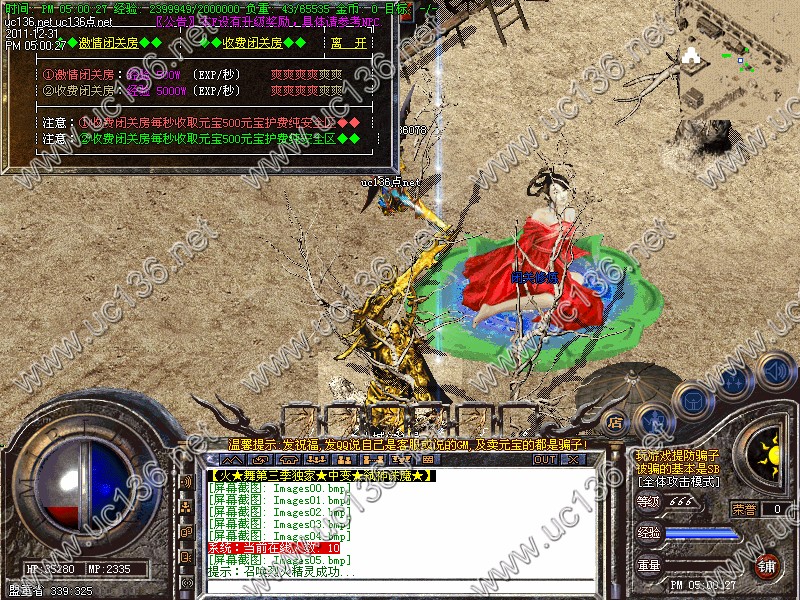Open the 店 shop round button
The width and height of the screenshot is (800, 600).
[x=617, y=422]
